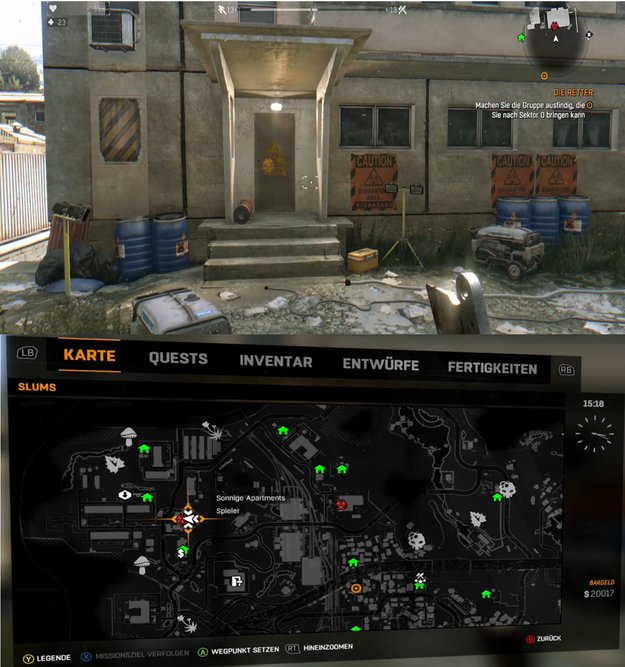
Task: Switch to the Quests tab
Action: [178, 360]
